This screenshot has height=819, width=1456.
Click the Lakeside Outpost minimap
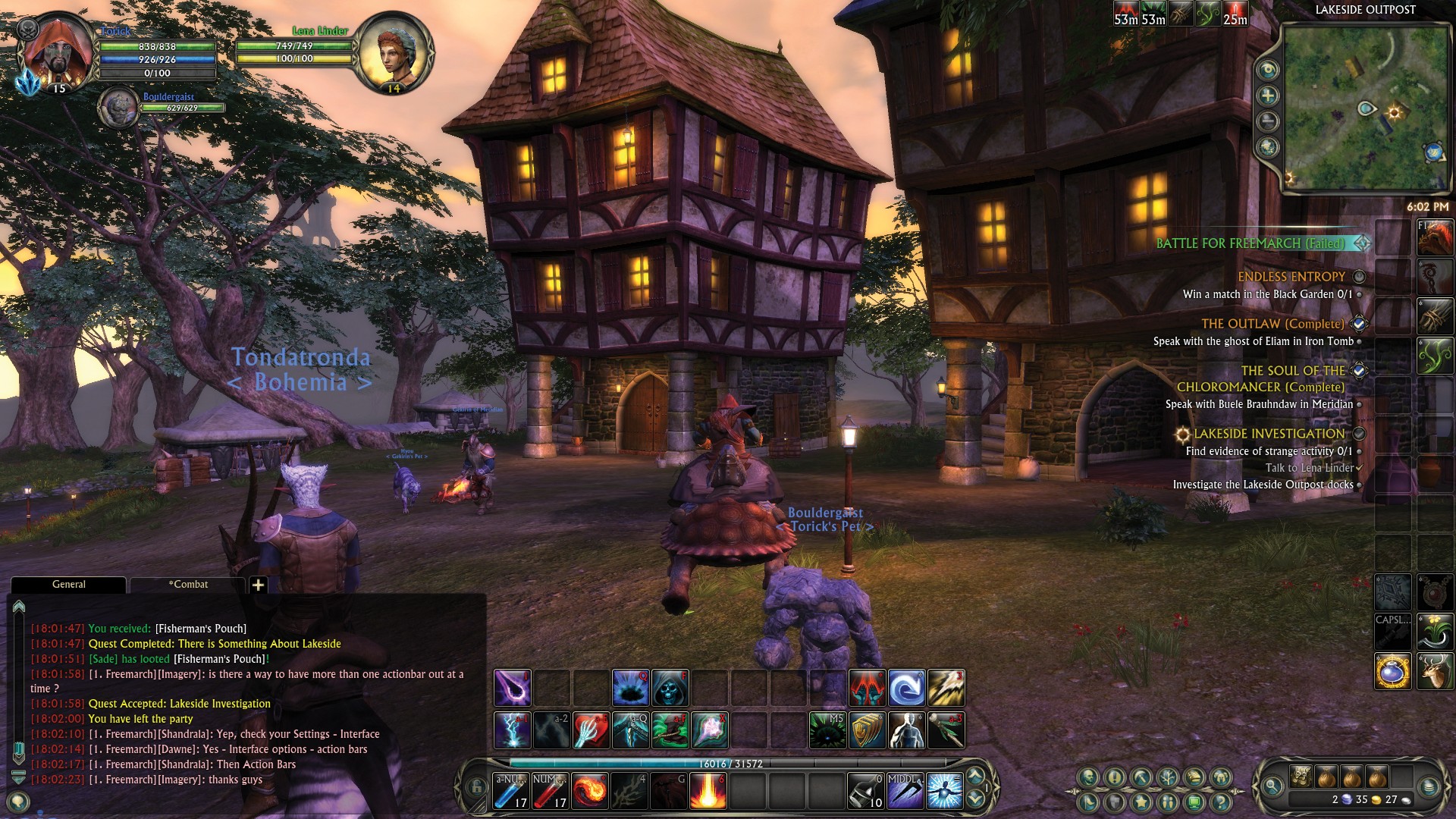tap(1365, 106)
